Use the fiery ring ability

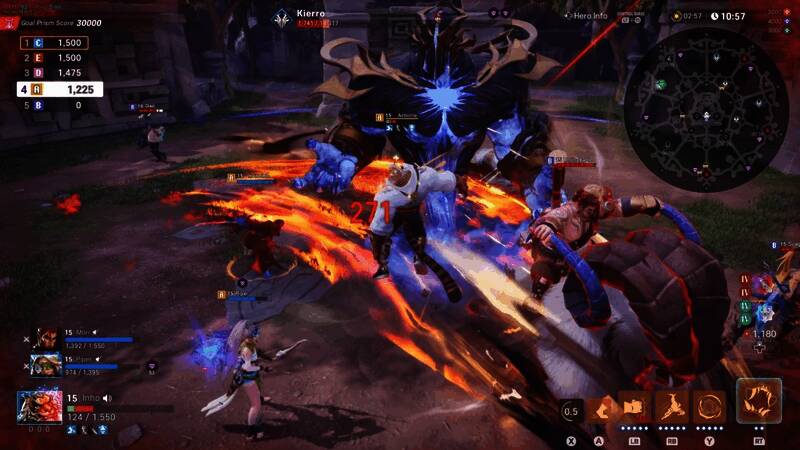pos(710,408)
